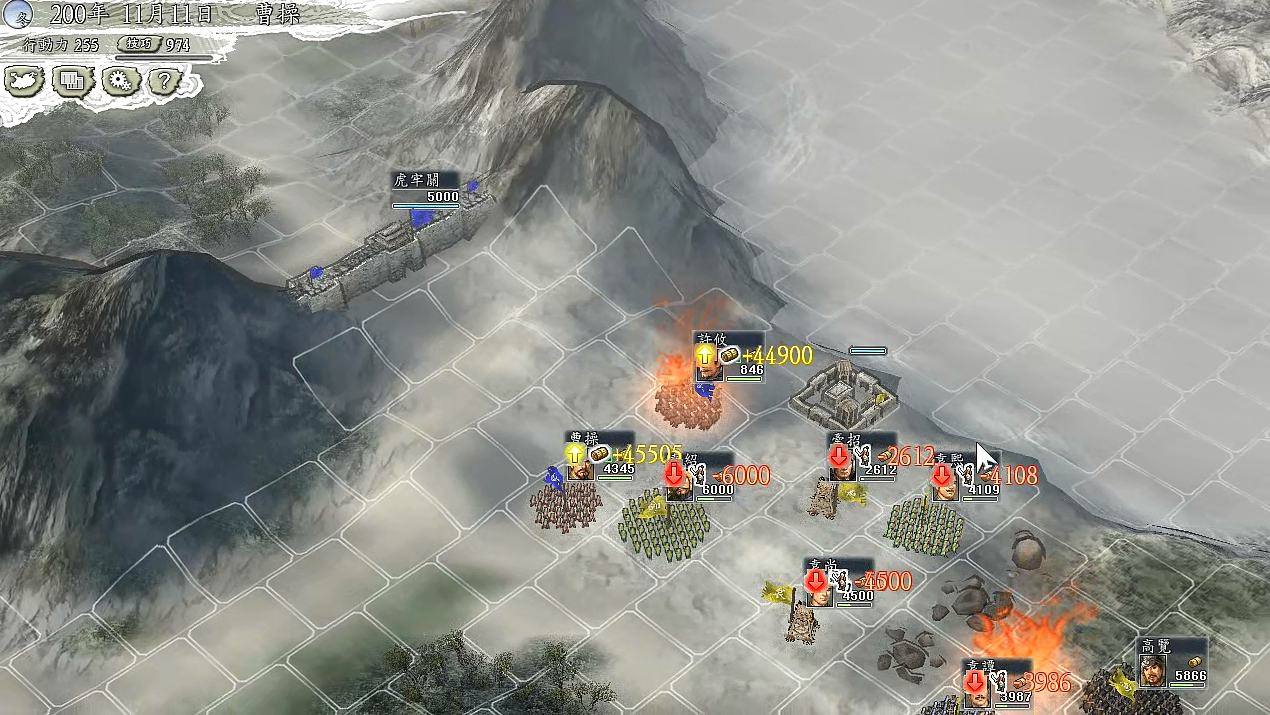Image resolution: width=1270 pixels, height=715 pixels.
Task: Select the 虎牢關 gate nameplate
Action: (x=425, y=188)
